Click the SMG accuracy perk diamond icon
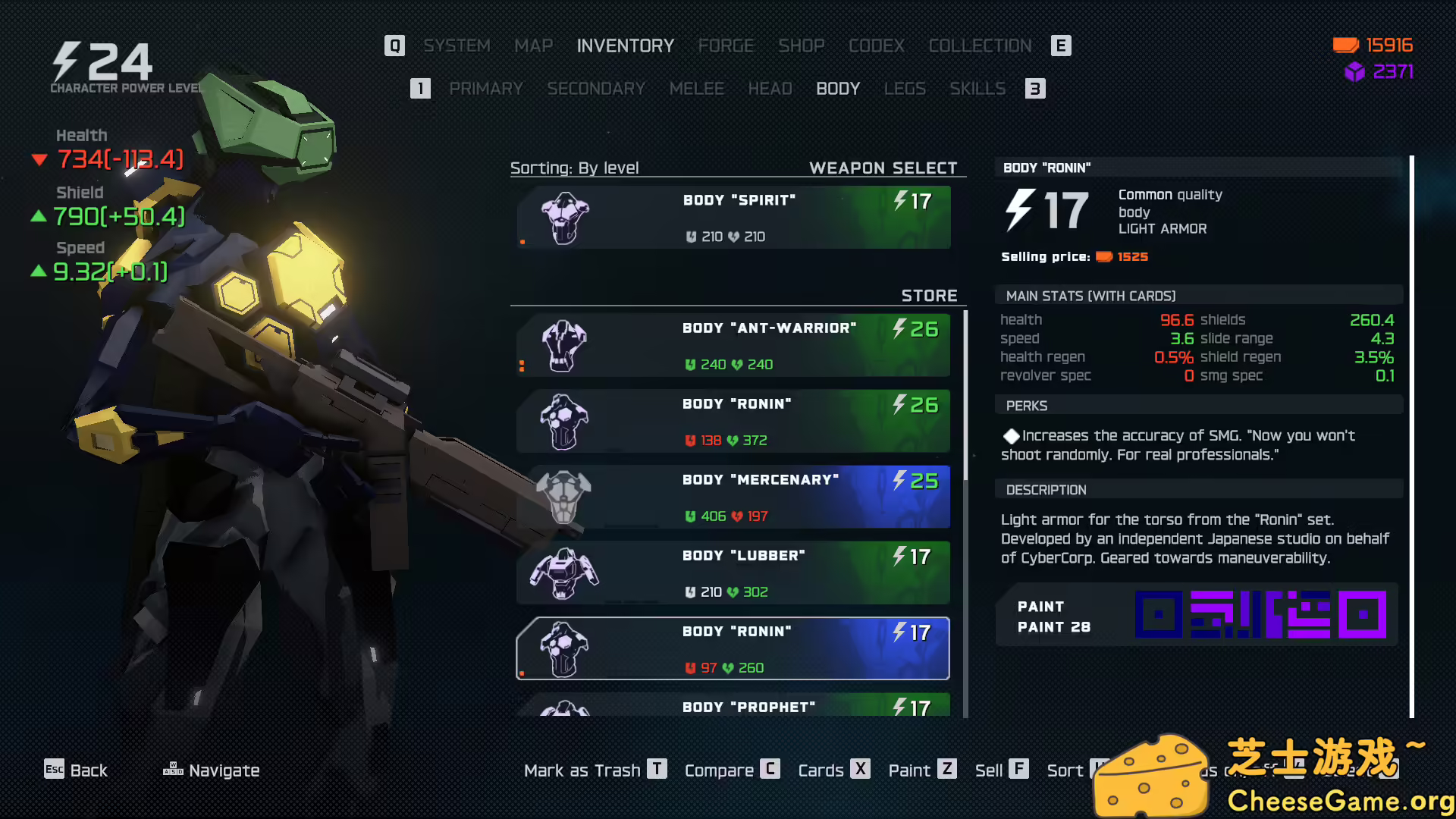The image size is (1456, 819). point(1011,436)
